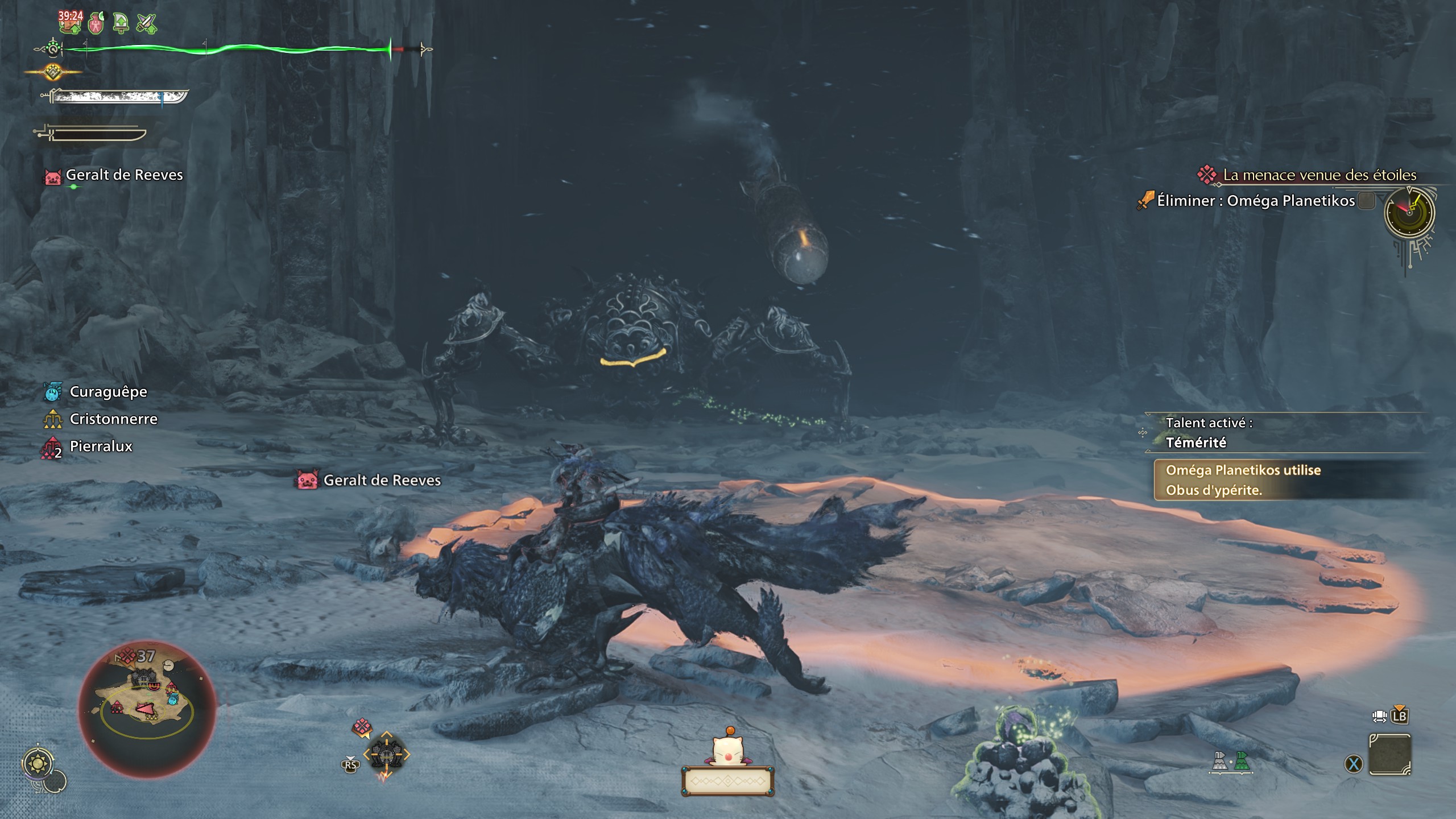Viewport: 1456px width, 819px height.
Task: Click the green banner buff icon
Action: coord(121,23)
